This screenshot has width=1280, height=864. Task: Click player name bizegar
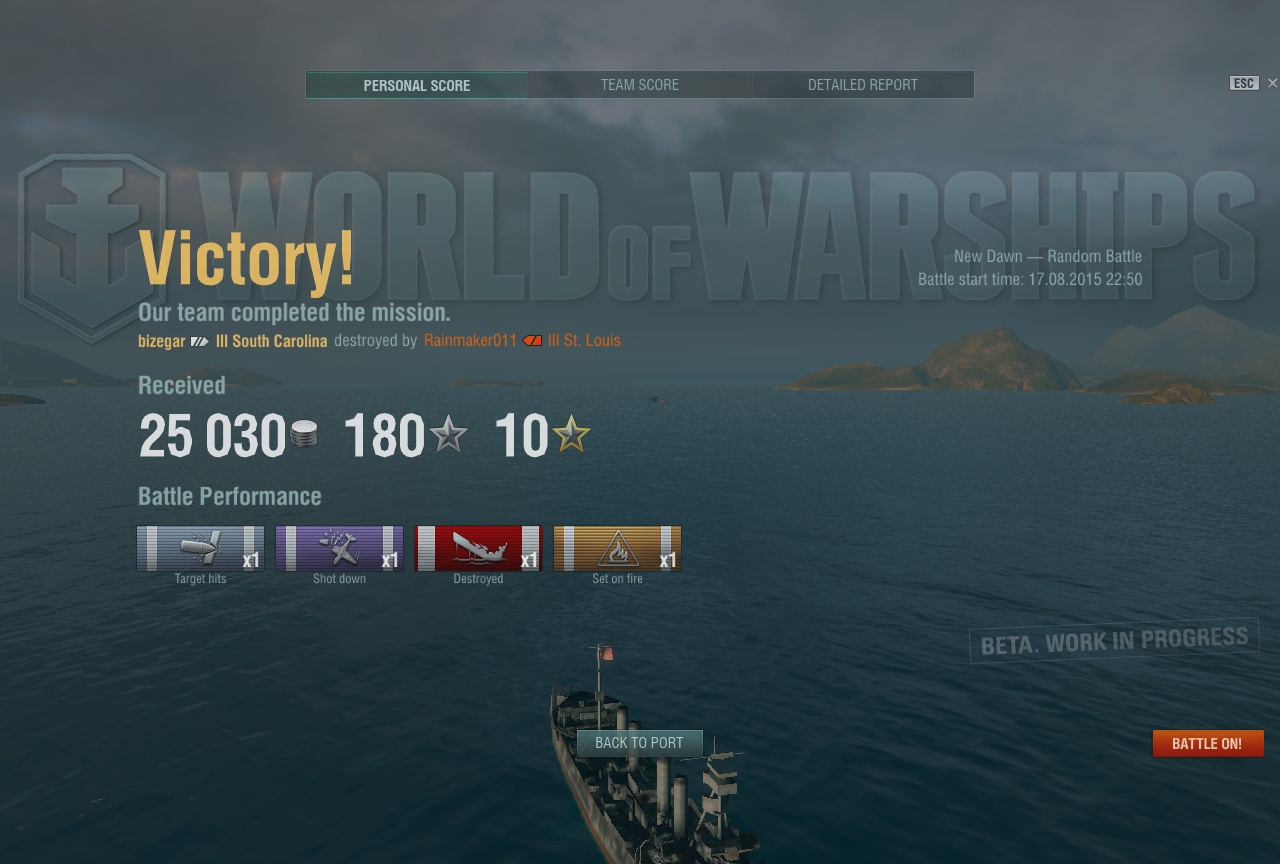click(161, 341)
